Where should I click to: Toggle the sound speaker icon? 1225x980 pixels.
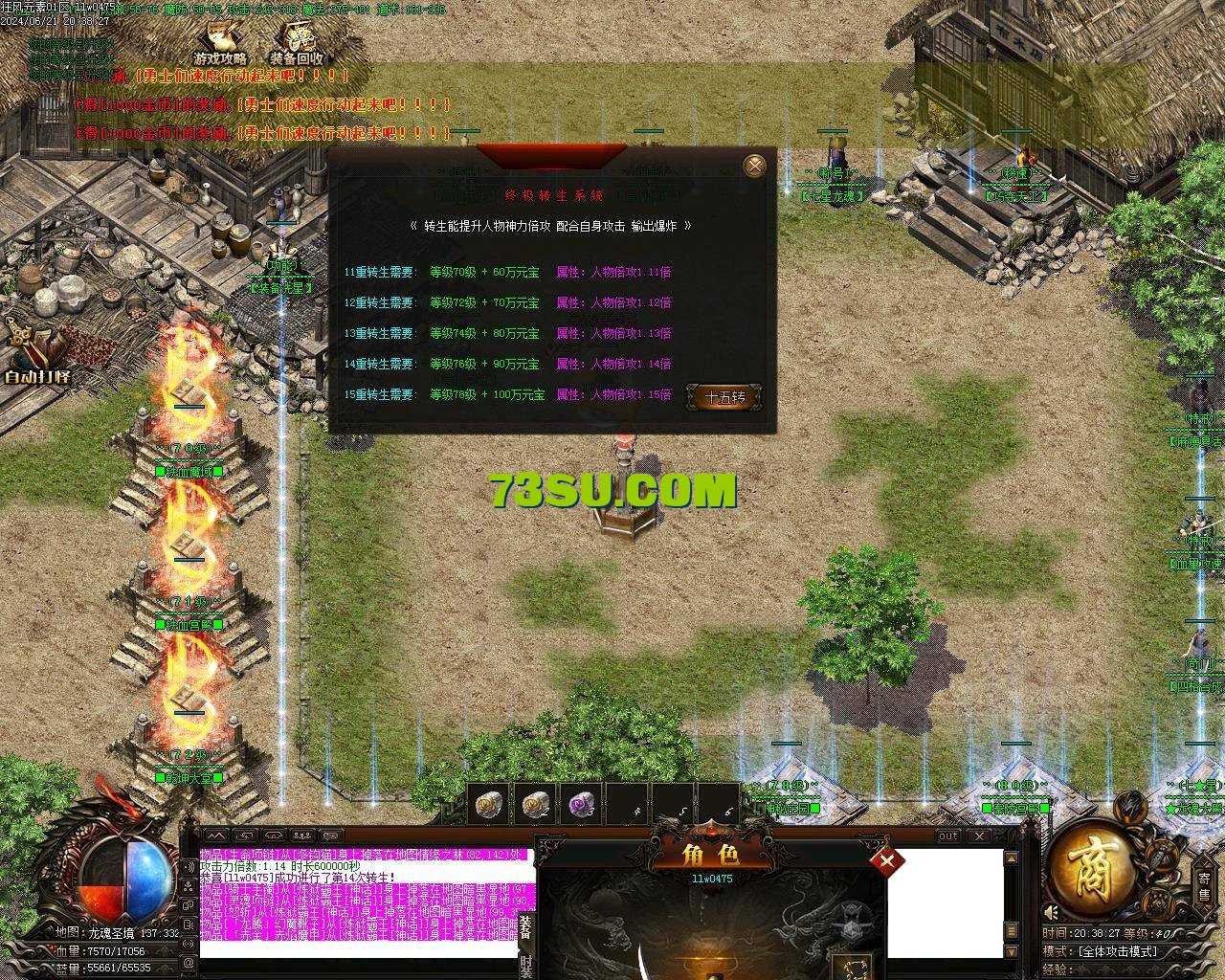point(1051,912)
